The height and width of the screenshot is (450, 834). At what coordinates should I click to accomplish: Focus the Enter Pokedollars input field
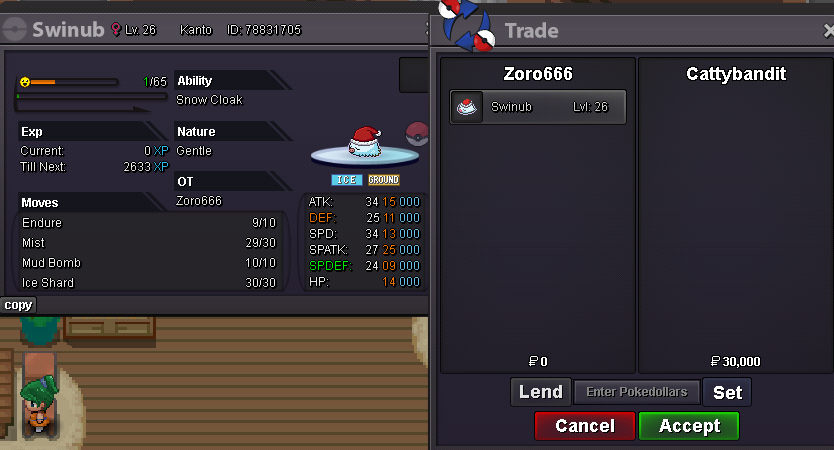pos(636,392)
